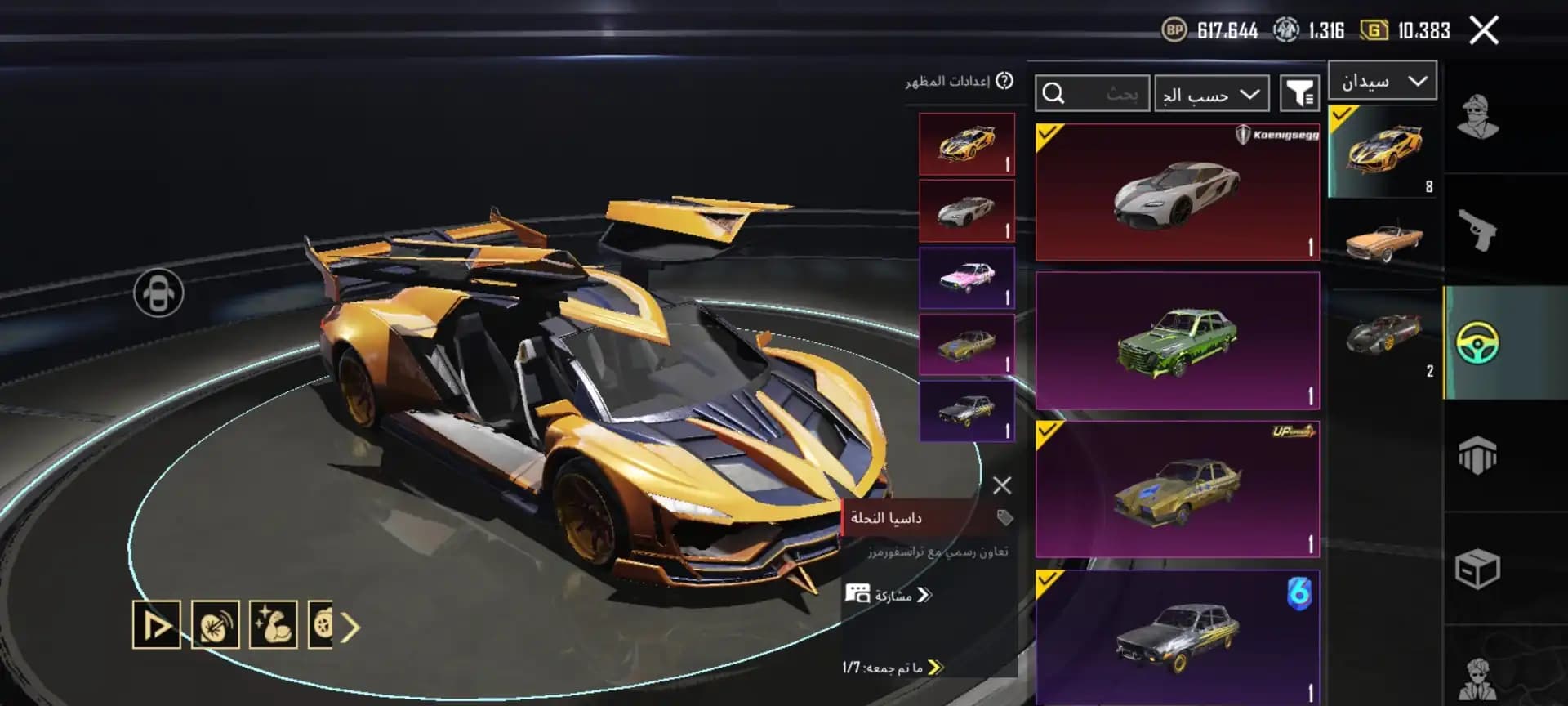Image resolution: width=1568 pixels, height=706 pixels.
Task: Open the سيدان vehicle type dropdown
Action: [1383, 81]
